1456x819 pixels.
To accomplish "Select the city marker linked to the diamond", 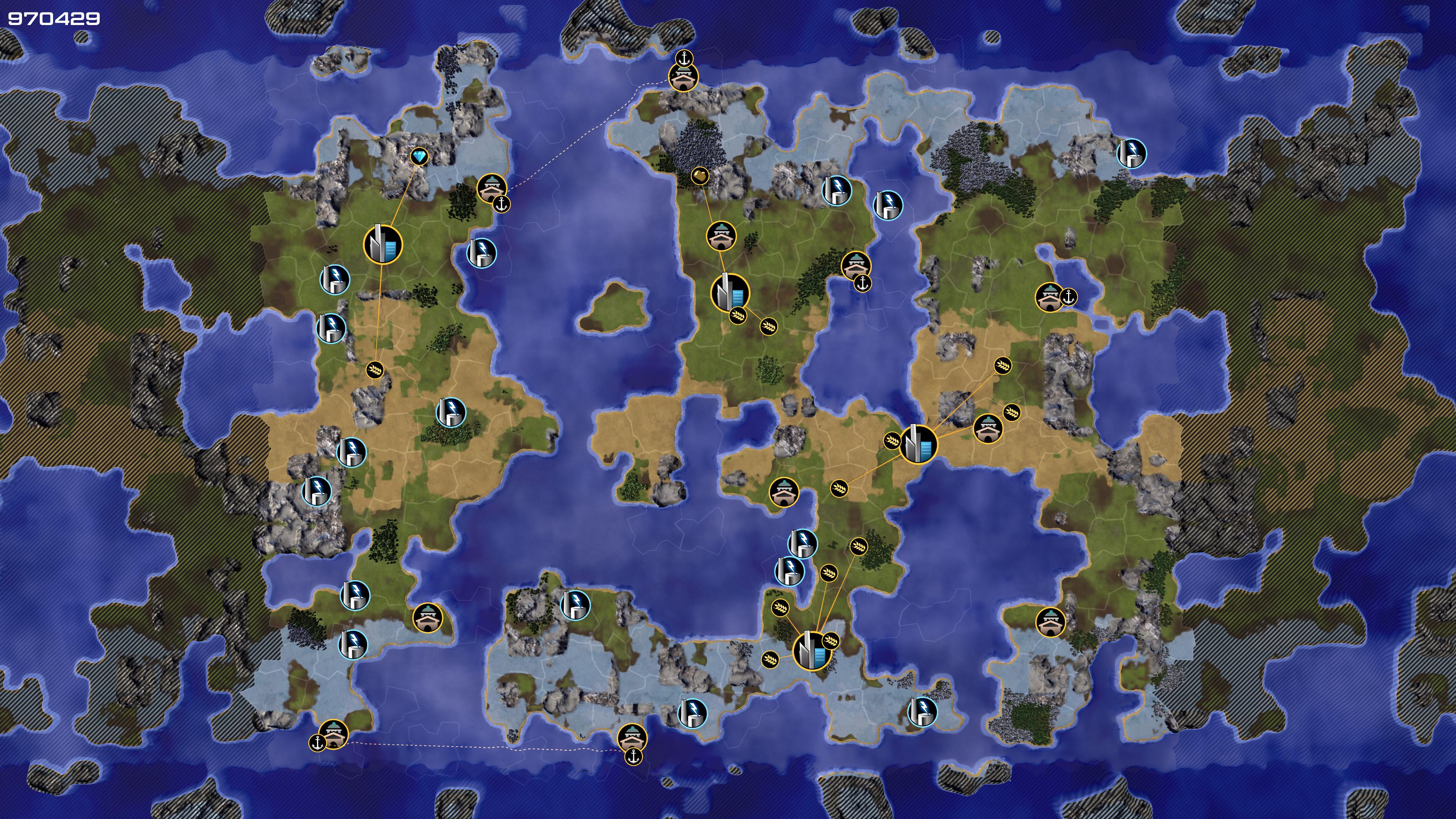I will click(x=383, y=245).
